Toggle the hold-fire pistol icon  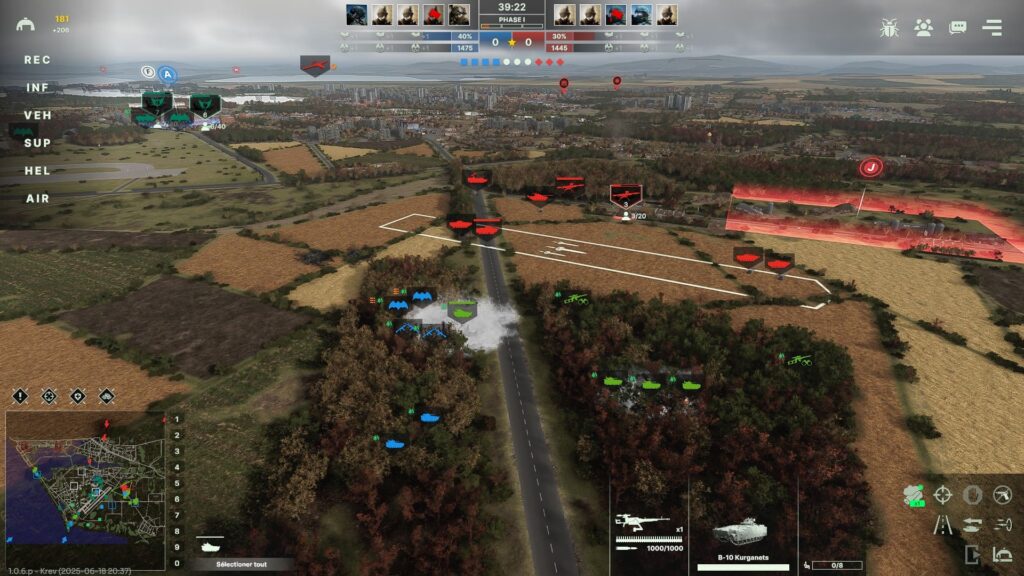click(x=1002, y=495)
